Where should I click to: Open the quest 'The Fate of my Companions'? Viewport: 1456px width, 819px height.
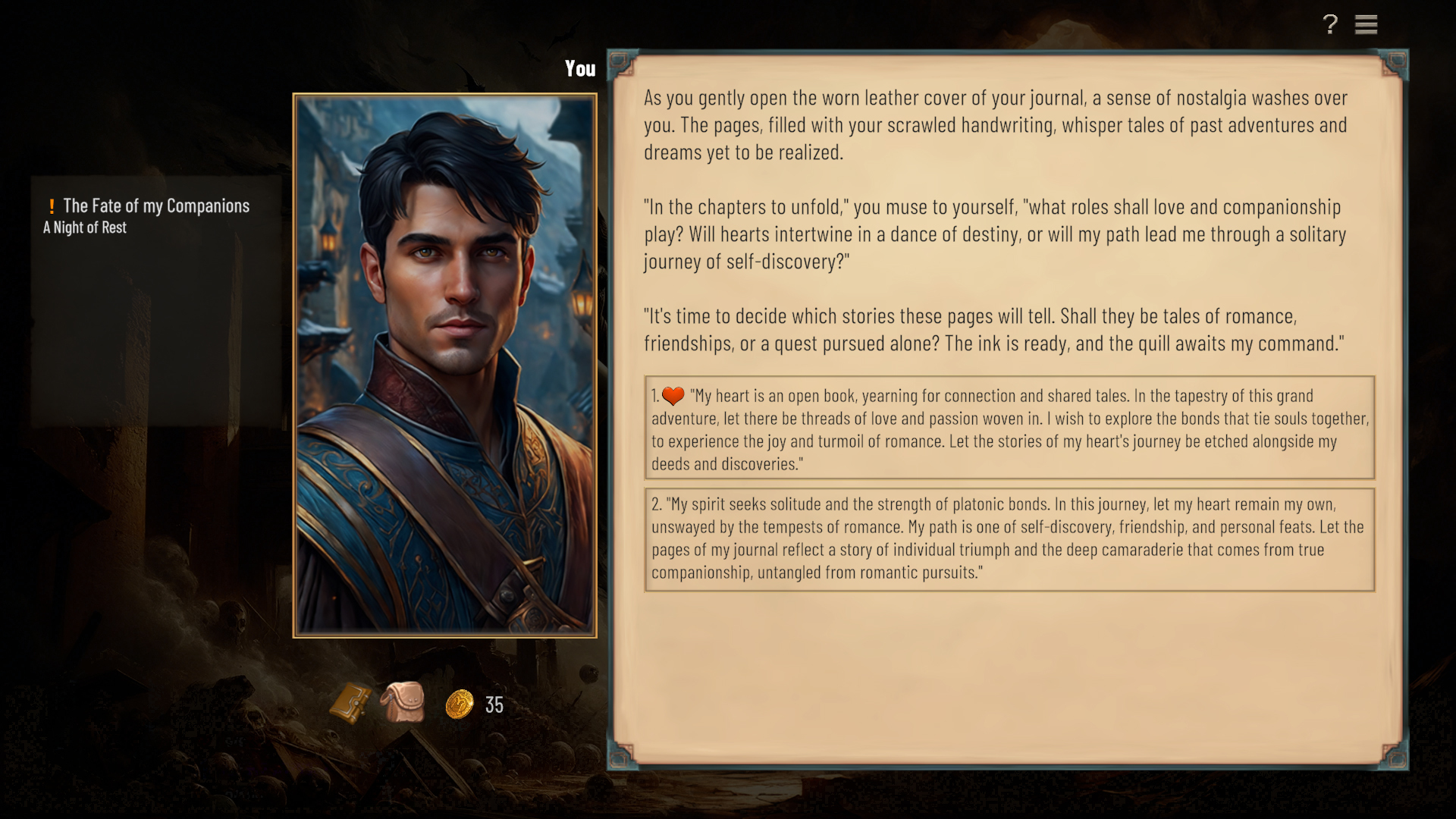tap(155, 205)
